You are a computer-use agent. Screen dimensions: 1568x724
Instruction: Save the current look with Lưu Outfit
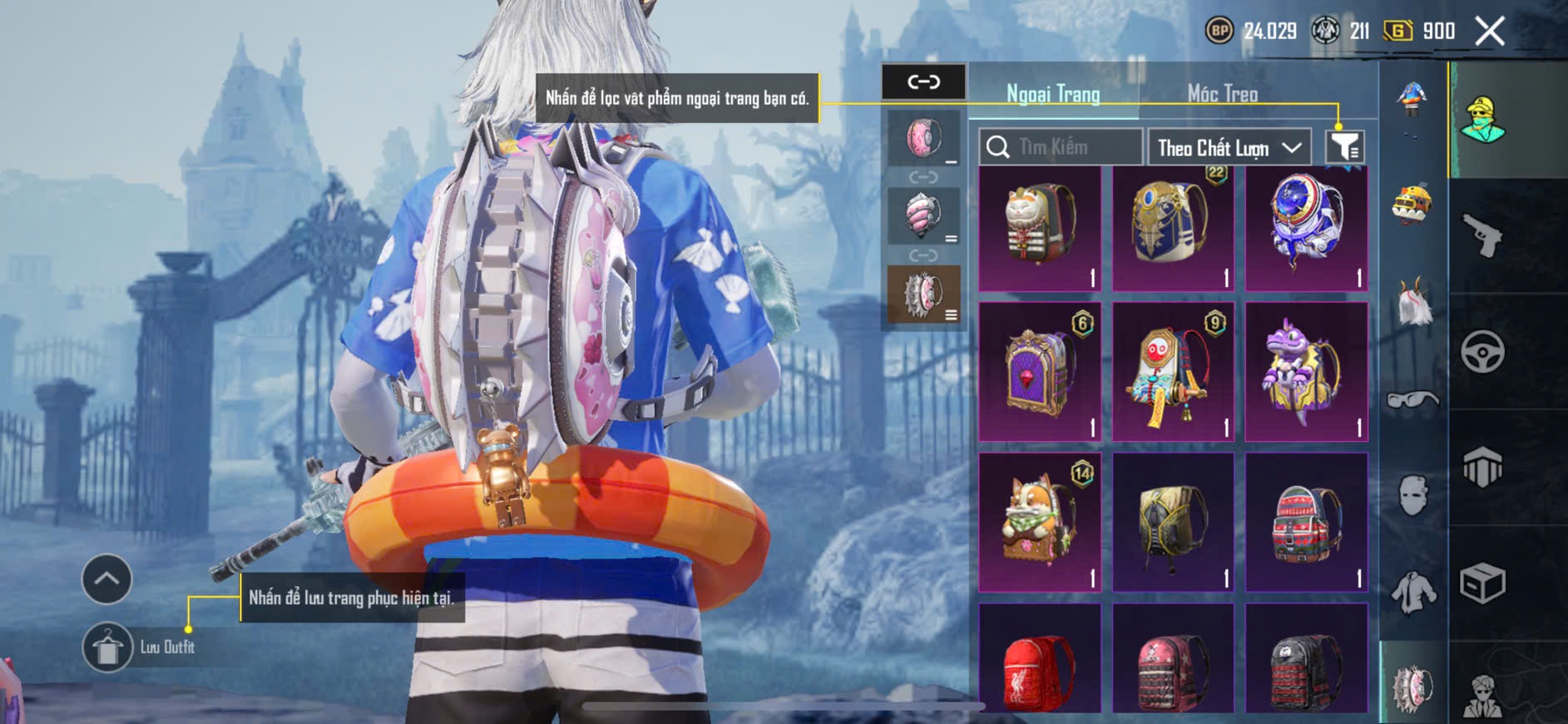[107, 647]
